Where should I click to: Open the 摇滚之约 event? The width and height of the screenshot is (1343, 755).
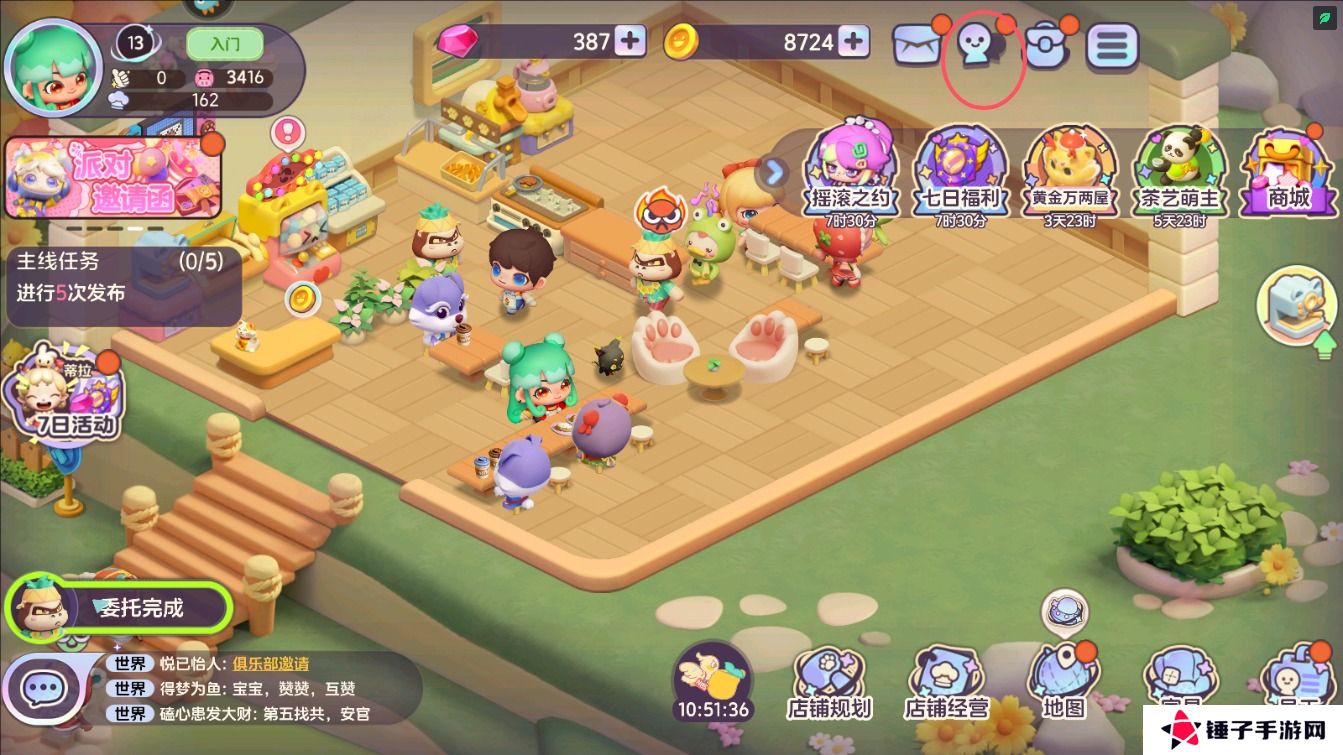point(848,172)
